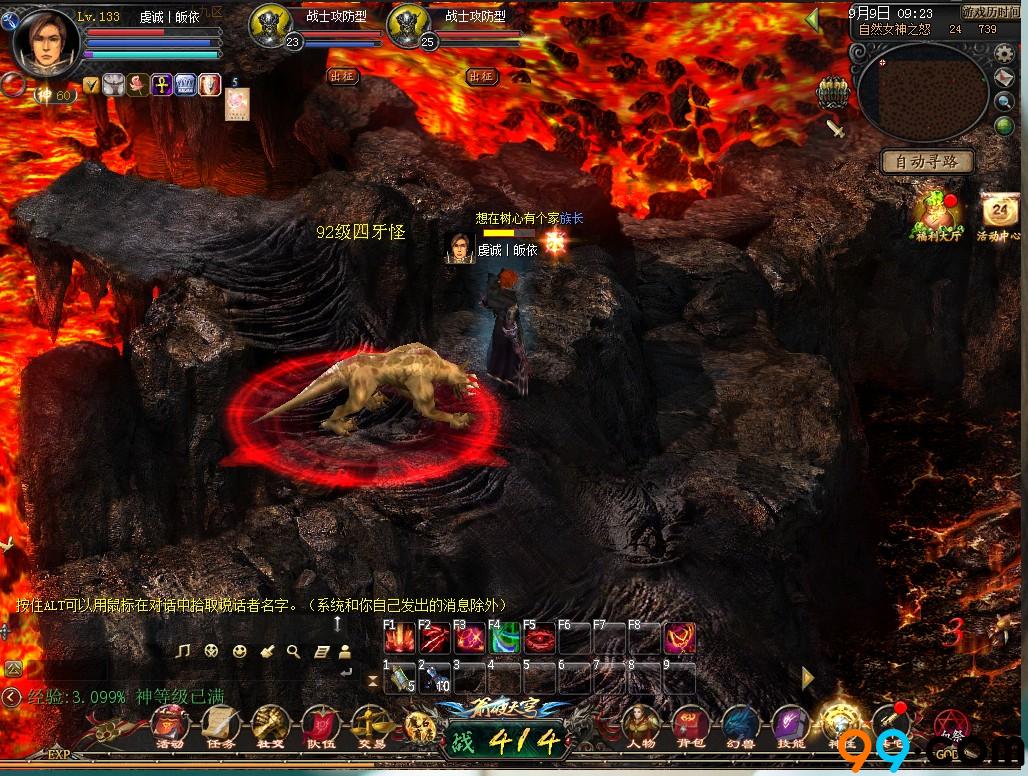
Task: Click the 自动寻路 auto-pathfinding button
Action: click(x=927, y=161)
